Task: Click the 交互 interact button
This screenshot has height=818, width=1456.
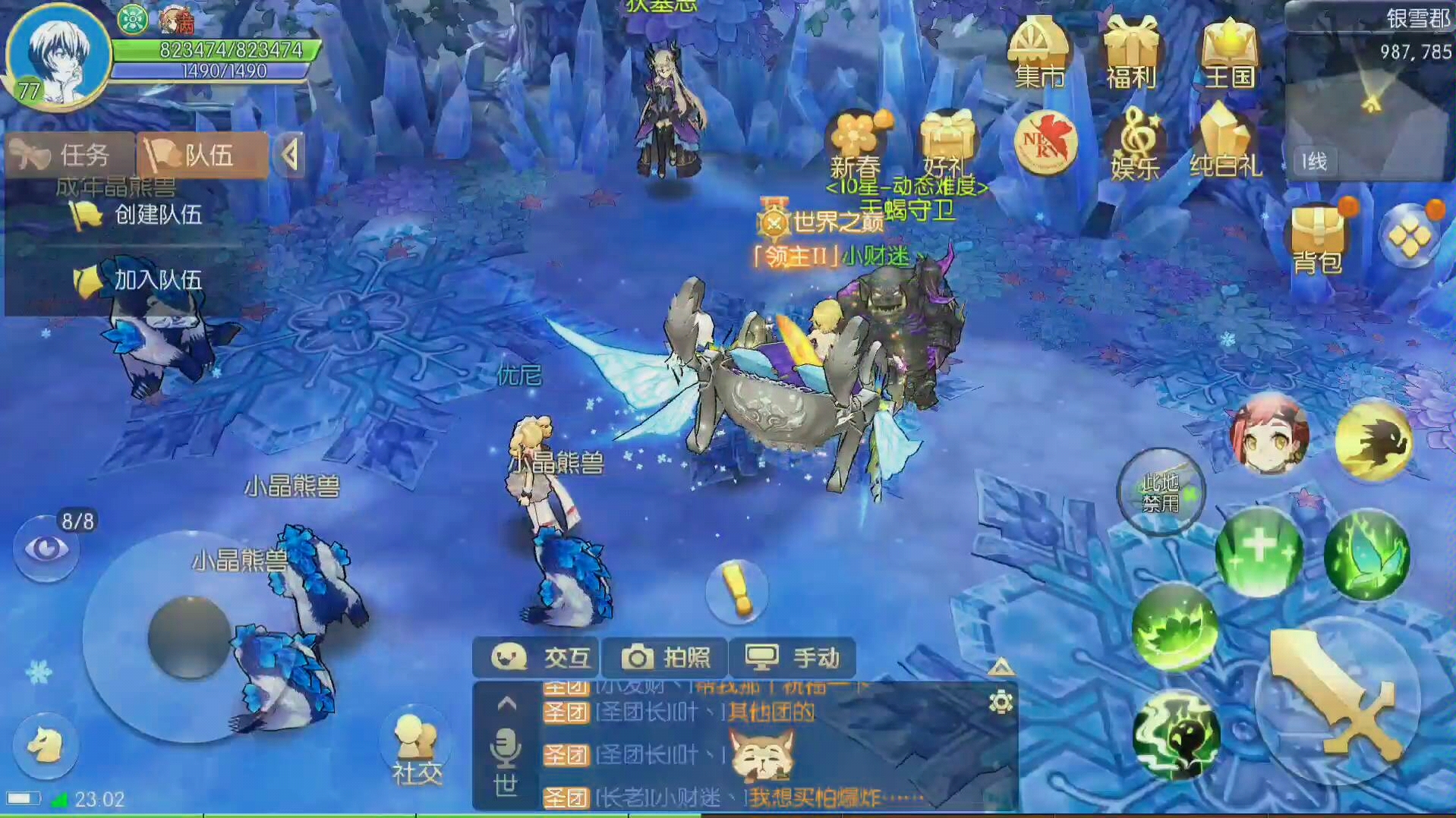Action: tap(537, 657)
